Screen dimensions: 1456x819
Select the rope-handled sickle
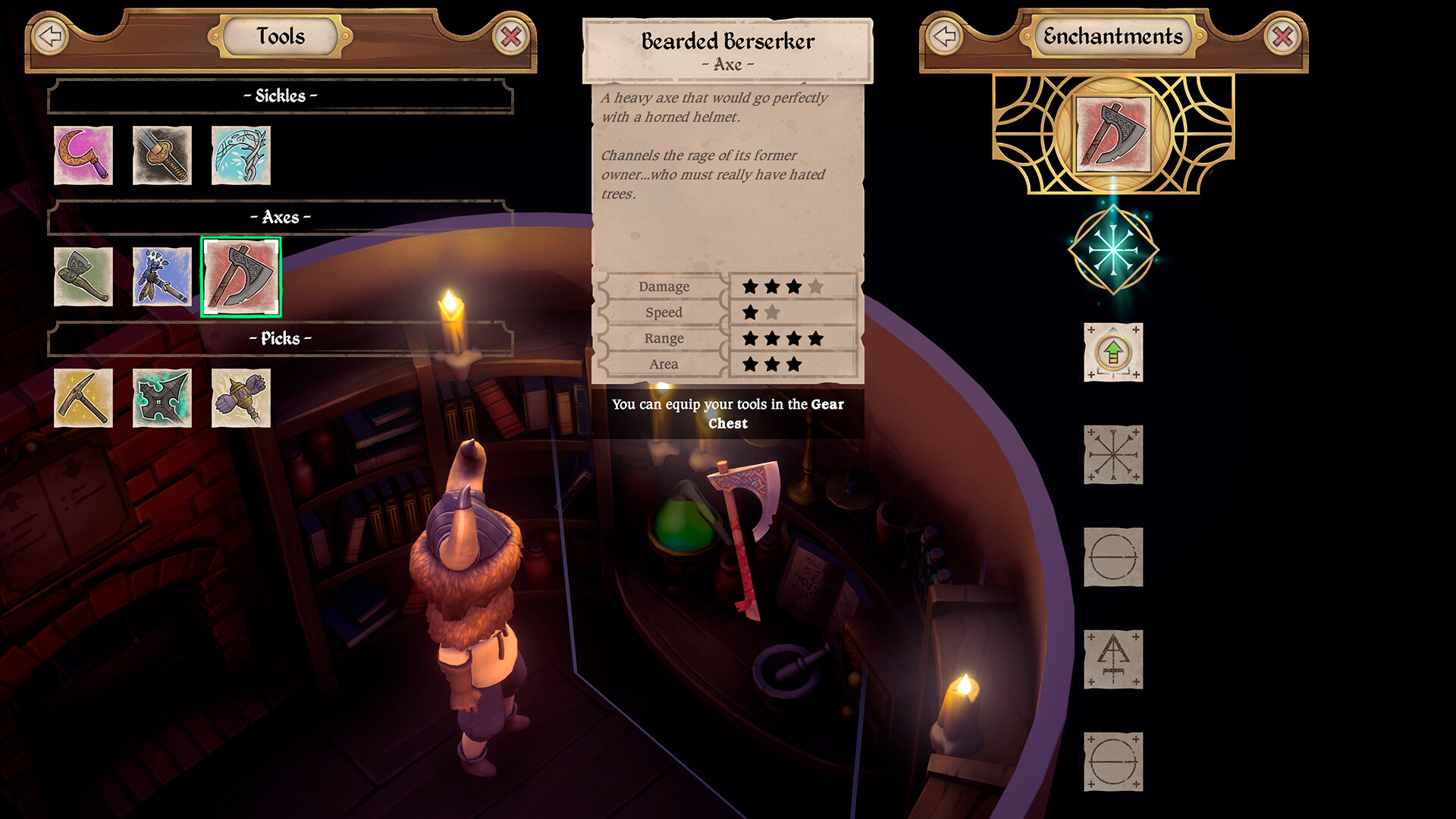(x=164, y=155)
